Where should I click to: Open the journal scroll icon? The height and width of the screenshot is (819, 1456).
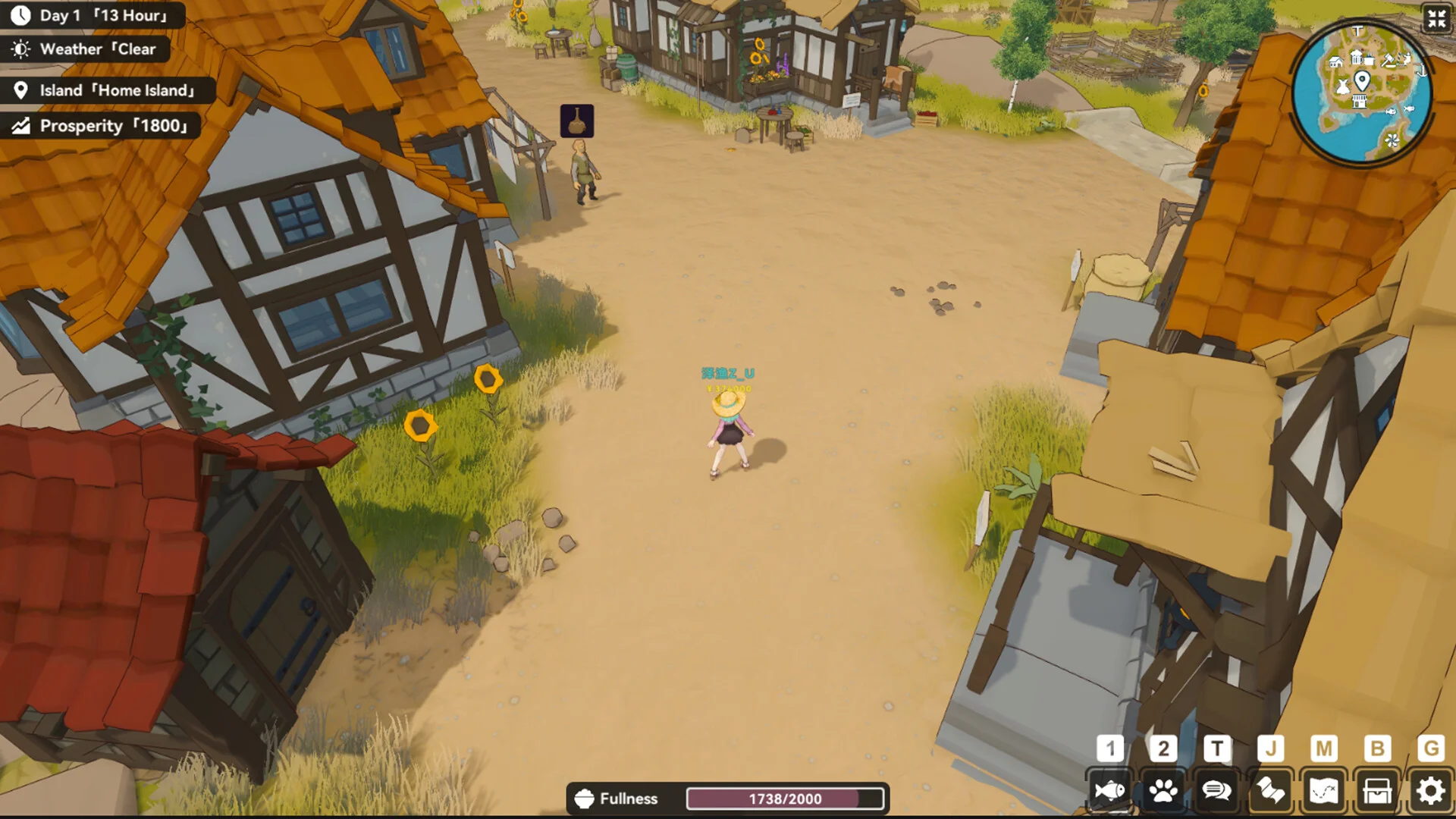[1270, 791]
